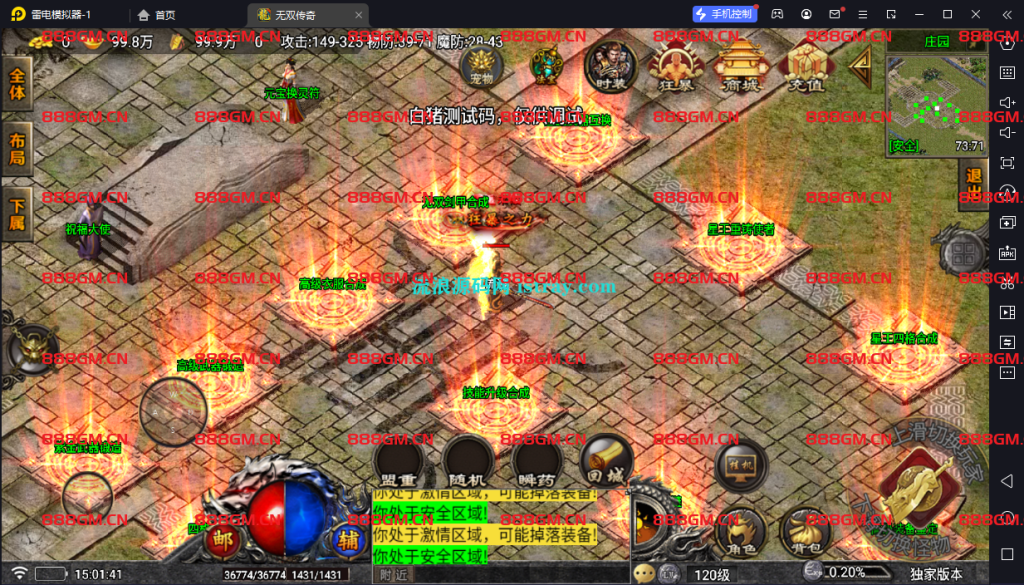
Task: Activate the 狂暴 berserk icon
Action: tap(673, 68)
